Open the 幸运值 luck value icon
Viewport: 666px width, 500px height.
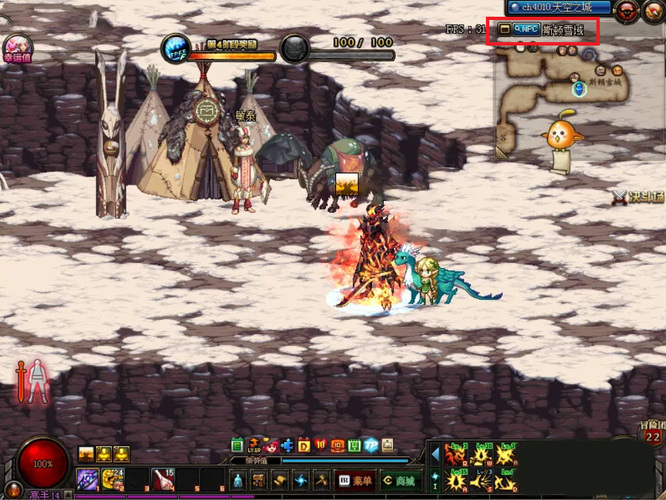(16, 47)
